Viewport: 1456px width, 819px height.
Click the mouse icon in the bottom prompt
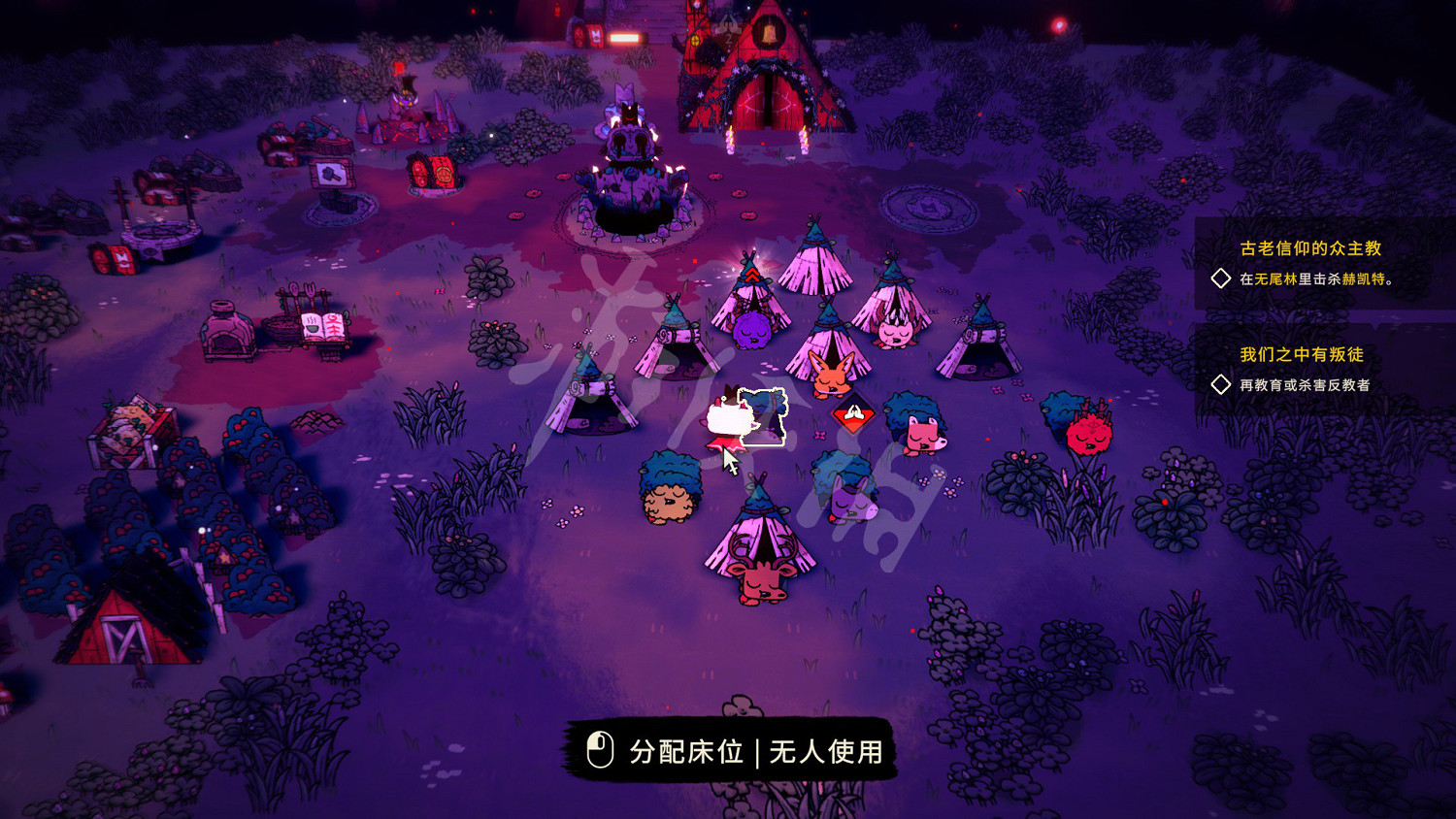click(x=602, y=748)
